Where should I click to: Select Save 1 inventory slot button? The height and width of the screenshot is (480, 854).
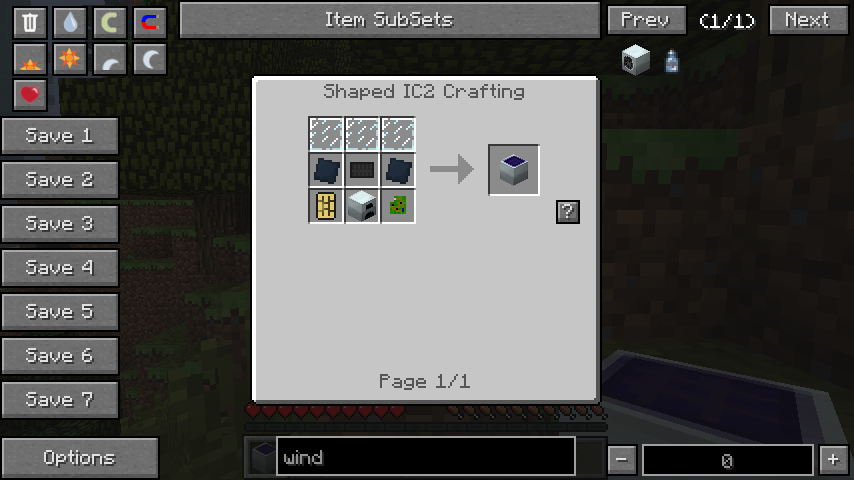click(59, 136)
